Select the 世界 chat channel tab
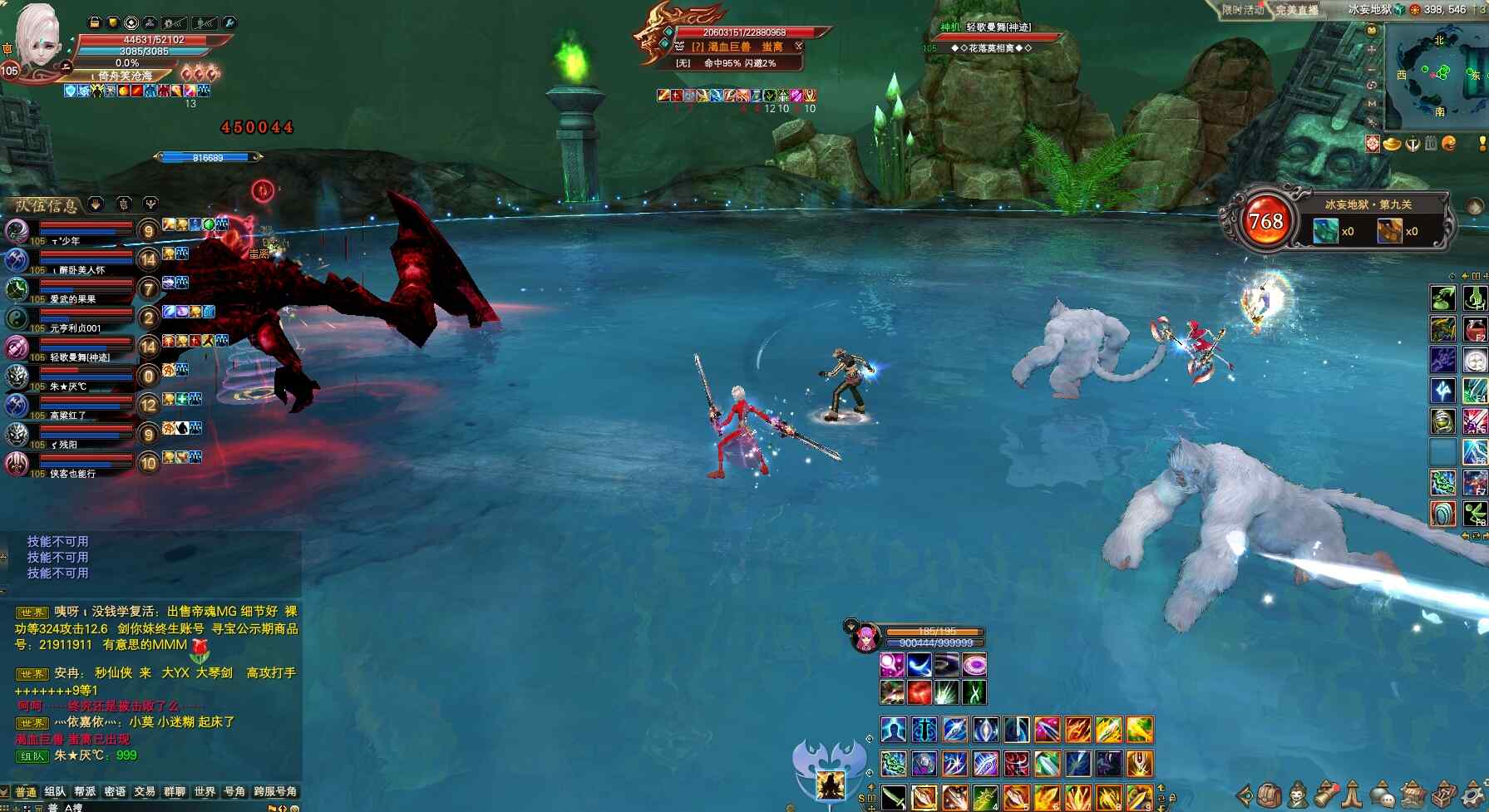This screenshot has height=812, width=1489. 205,791
